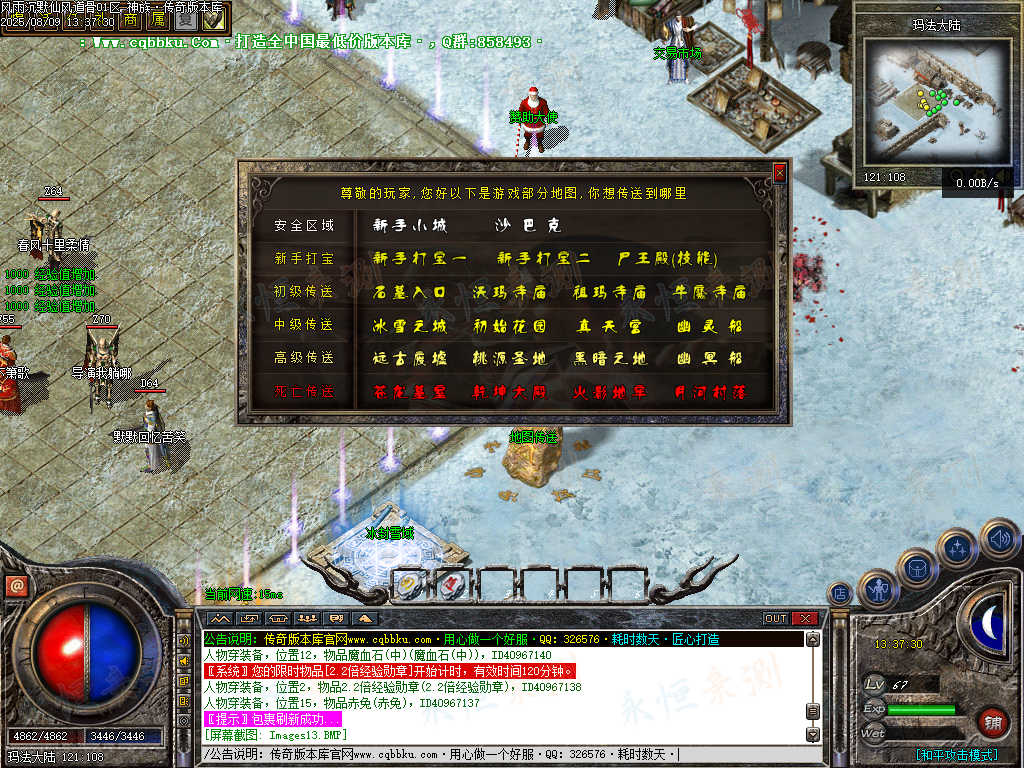This screenshot has width=1024, height=768.
Task: Select 新手打宝一 map
Action: click(420, 259)
